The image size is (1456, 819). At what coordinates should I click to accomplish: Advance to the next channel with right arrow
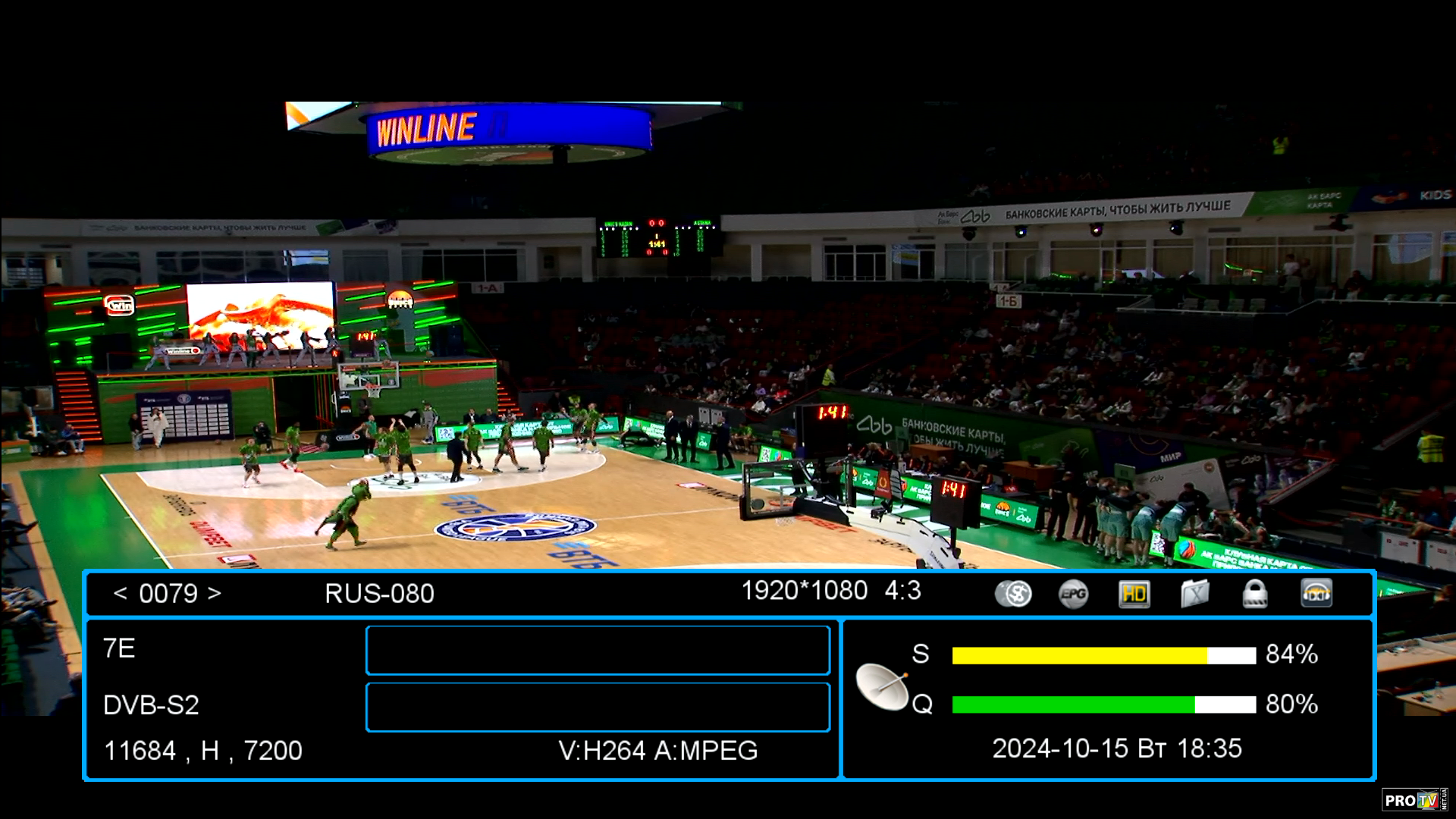tap(215, 593)
